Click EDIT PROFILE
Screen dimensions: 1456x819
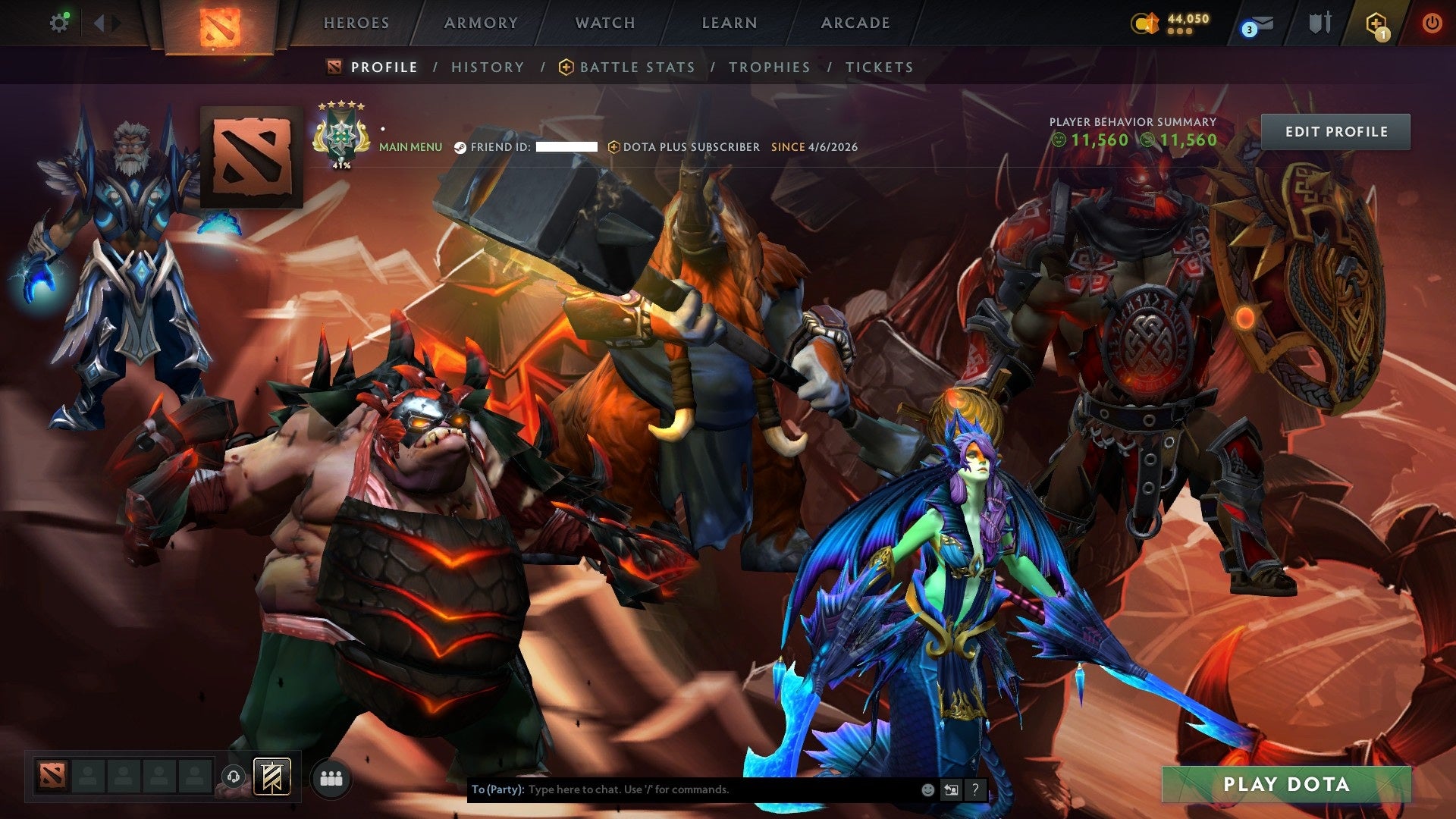(x=1335, y=131)
